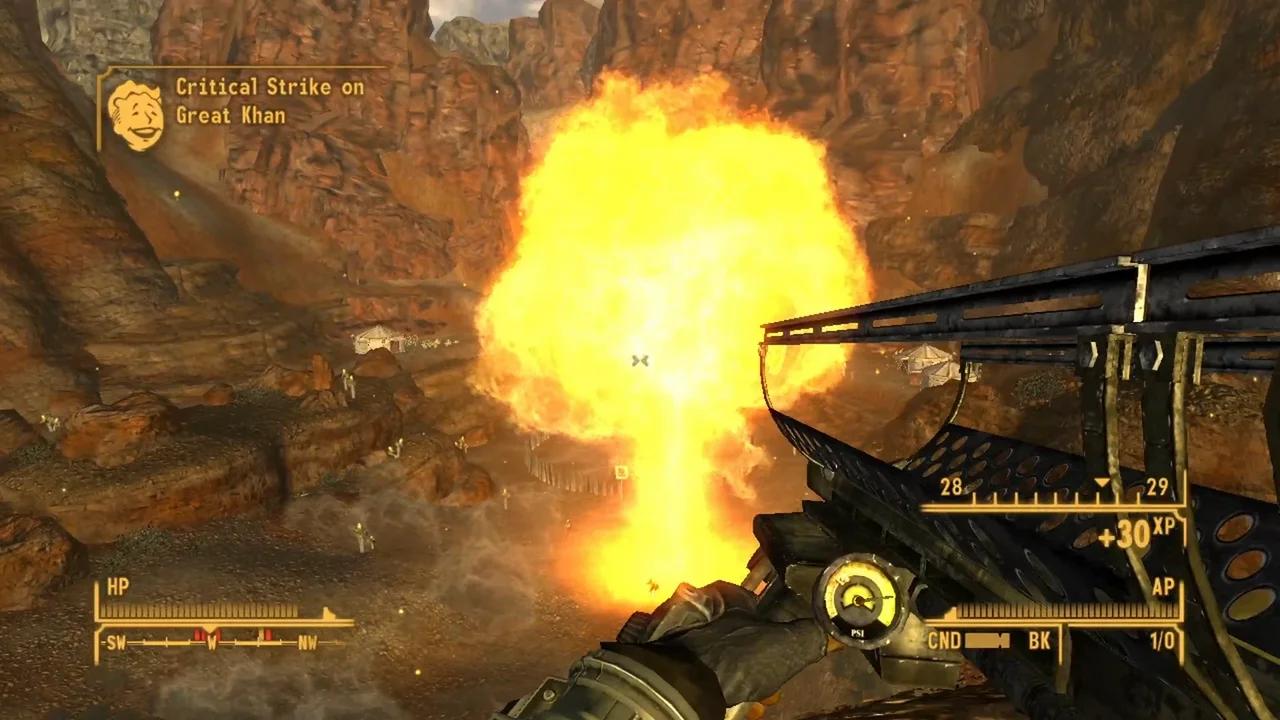The image size is (1280, 720).
Task: Click the AP label above the action bar
Action: pos(1164,586)
